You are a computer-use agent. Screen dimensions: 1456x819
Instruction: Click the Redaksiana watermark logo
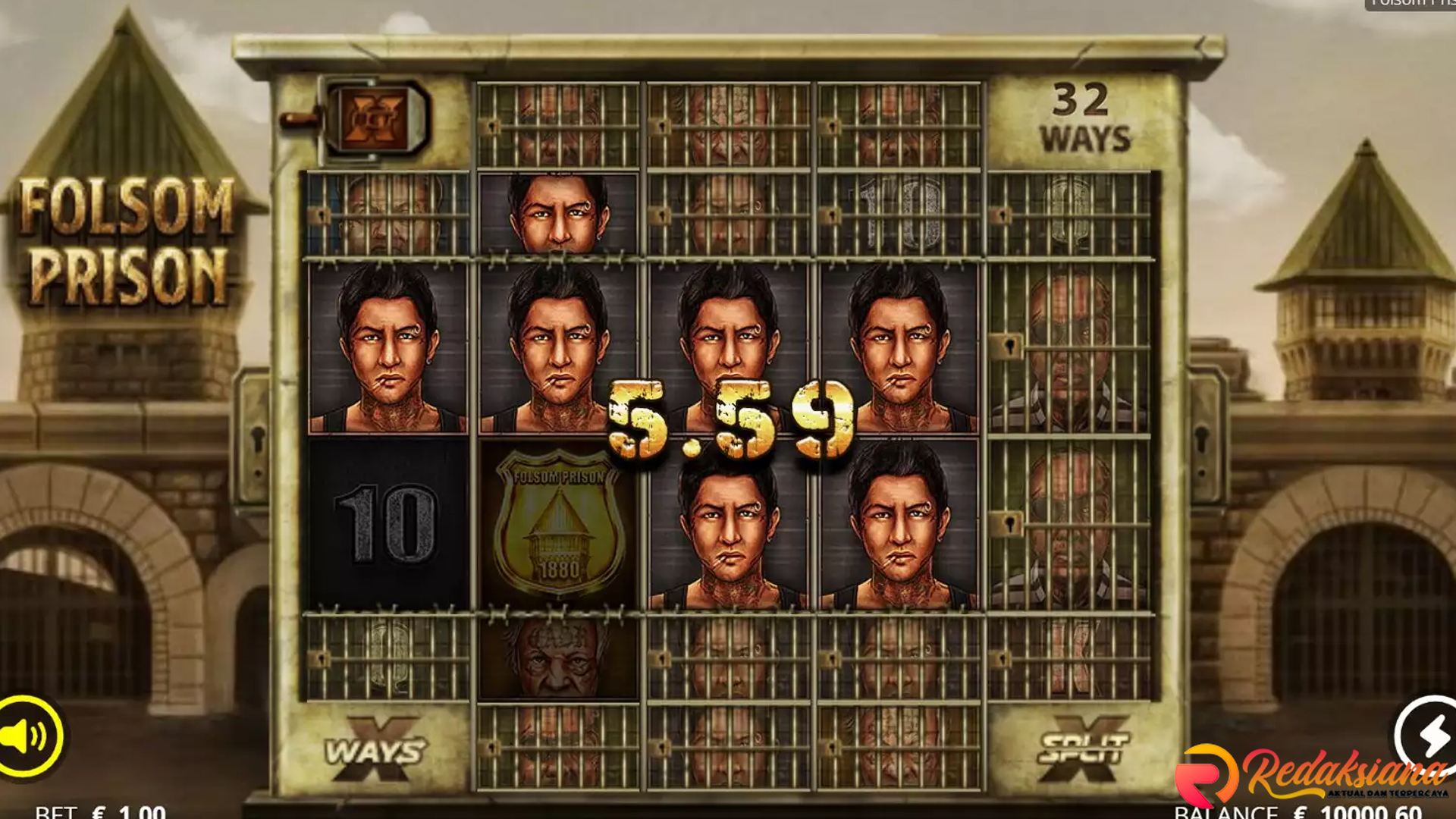pos(1312,775)
